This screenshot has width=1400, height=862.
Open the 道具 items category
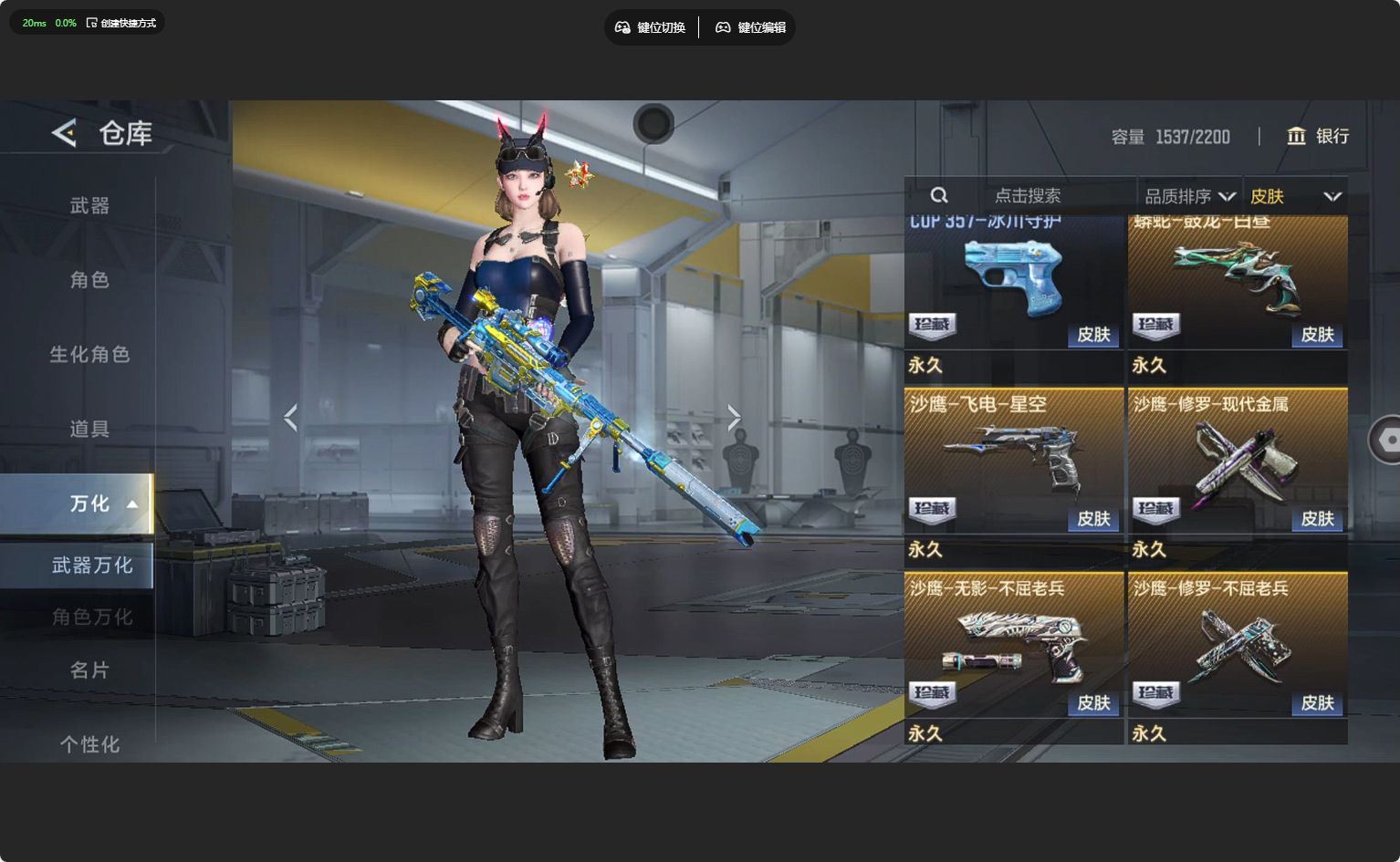tap(89, 429)
